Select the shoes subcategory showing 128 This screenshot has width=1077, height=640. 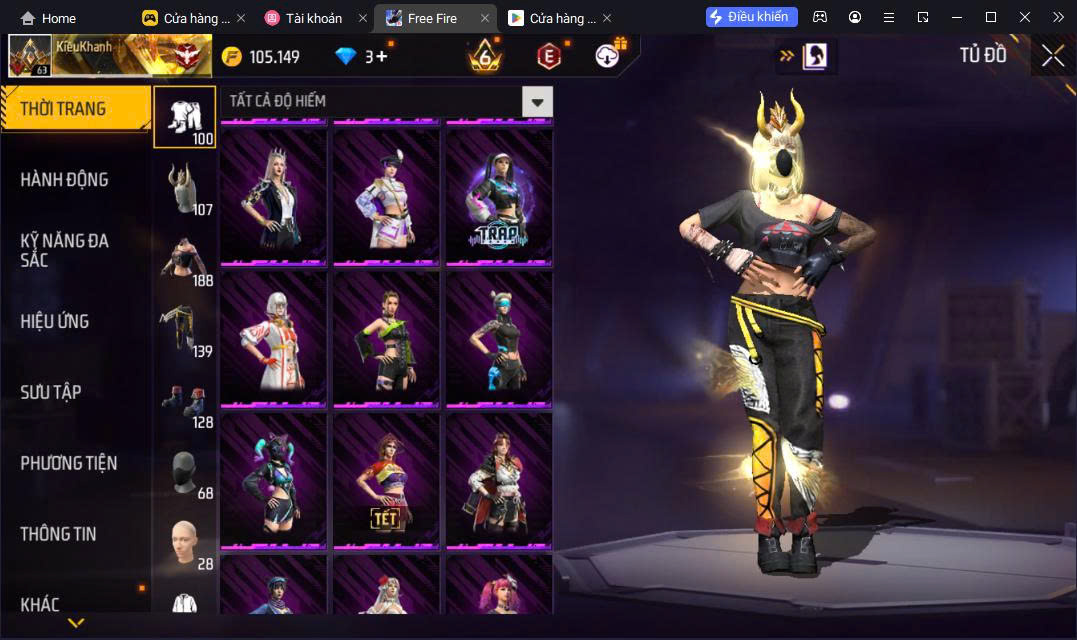tap(184, 401)
